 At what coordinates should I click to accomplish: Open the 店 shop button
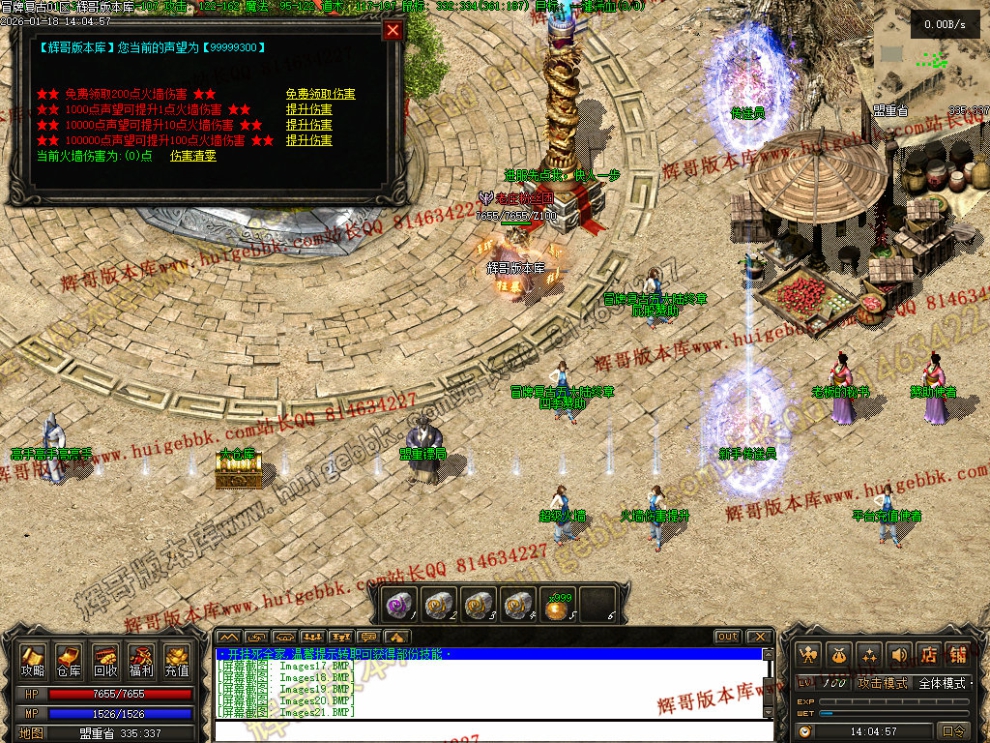click(x=929, y=655)
